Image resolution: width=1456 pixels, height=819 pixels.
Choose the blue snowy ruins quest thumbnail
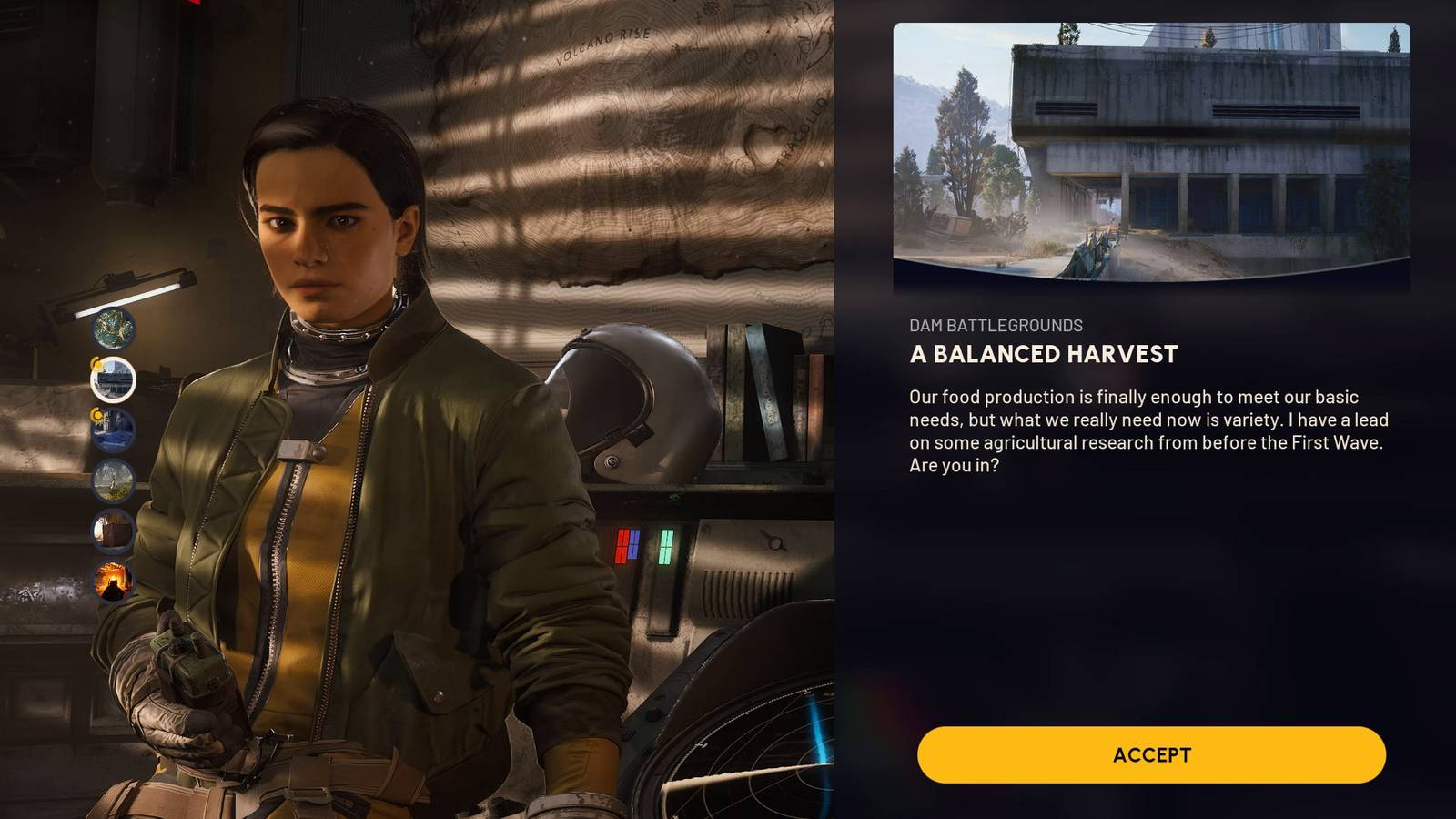click(x=114, y=430)
